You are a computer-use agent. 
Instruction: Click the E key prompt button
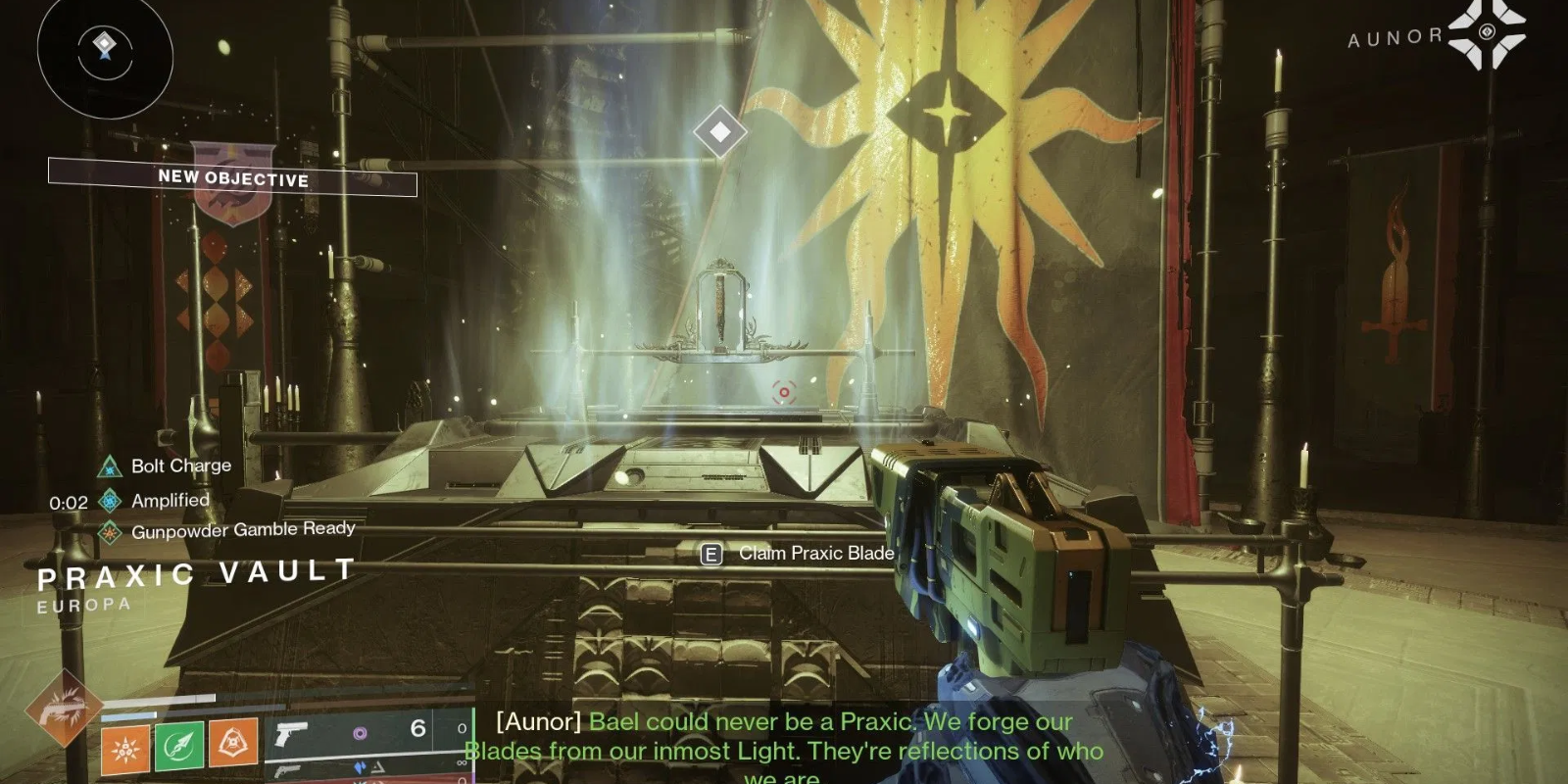coord(710,553)
